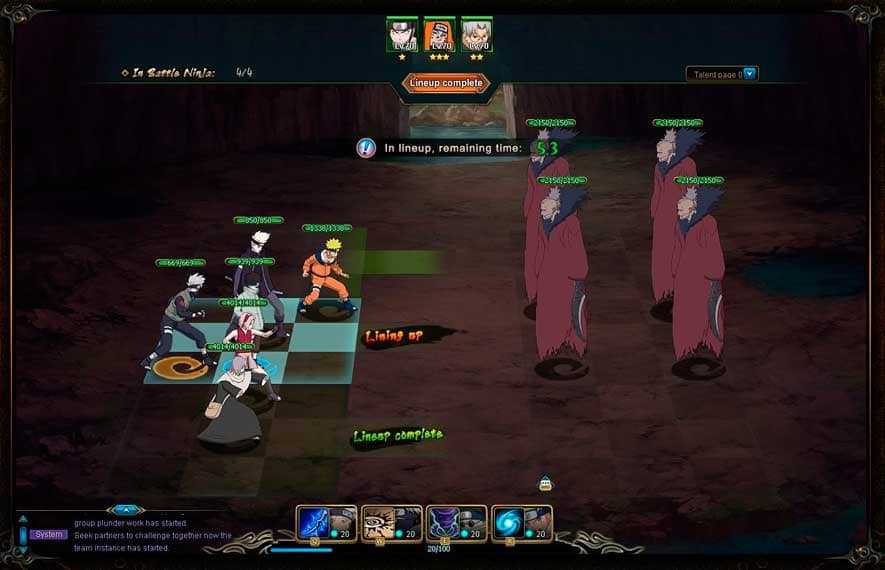Expand the chat panel with the top arrow
The width and height of the screenshot is (885, 570).
click(124, 509)
